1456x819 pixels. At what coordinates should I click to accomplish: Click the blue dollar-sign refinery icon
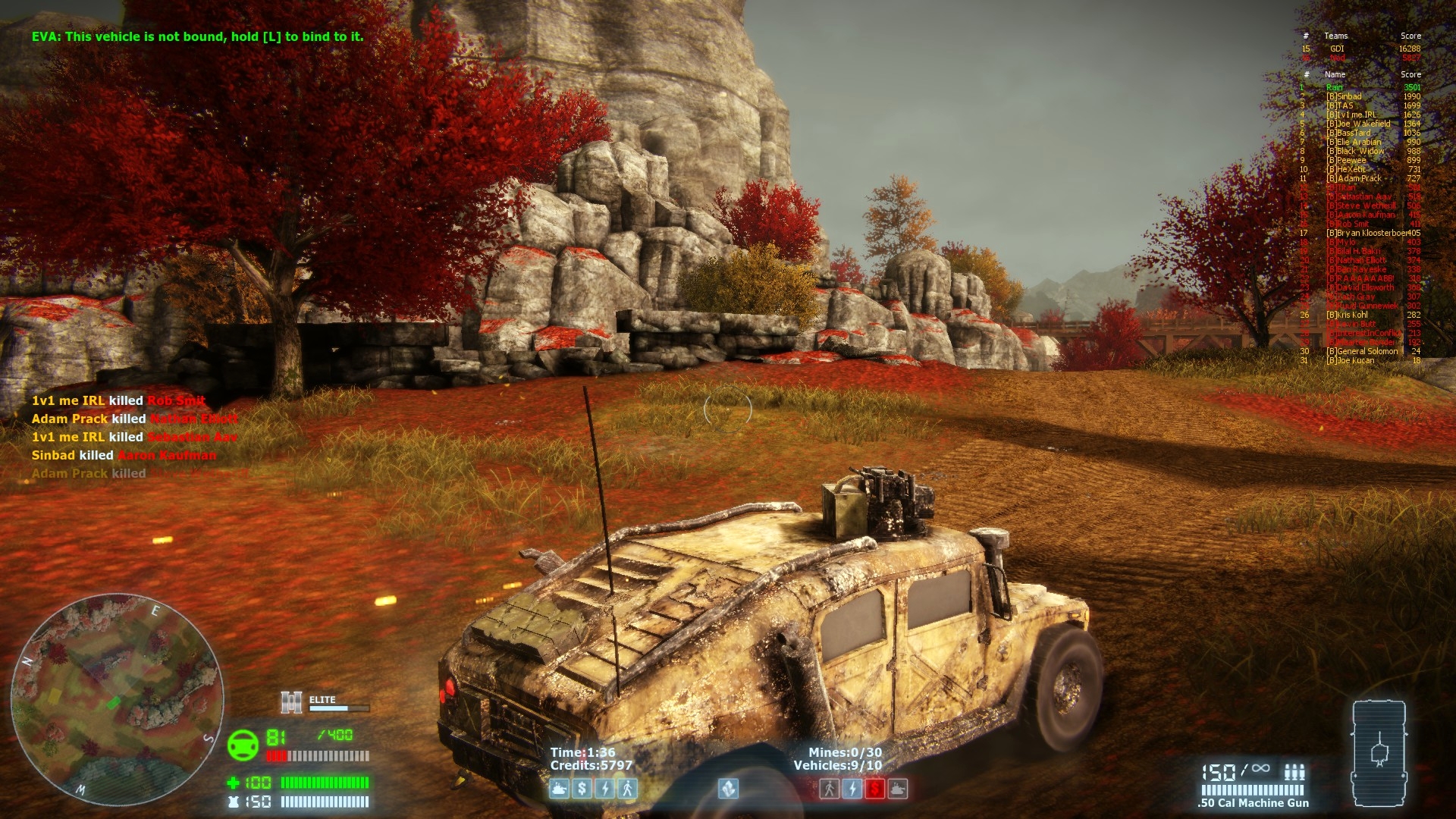tap(582, 789)
